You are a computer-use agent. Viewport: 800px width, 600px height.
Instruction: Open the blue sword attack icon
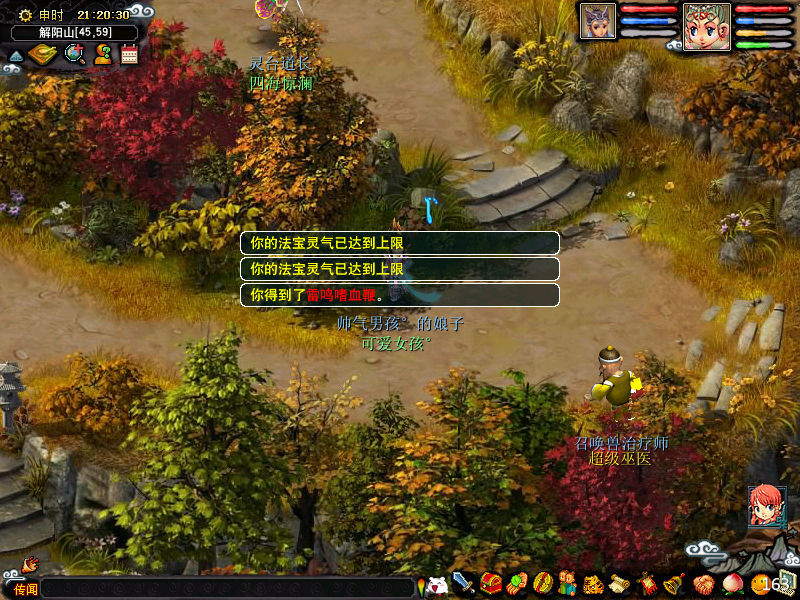coord(463,583)
